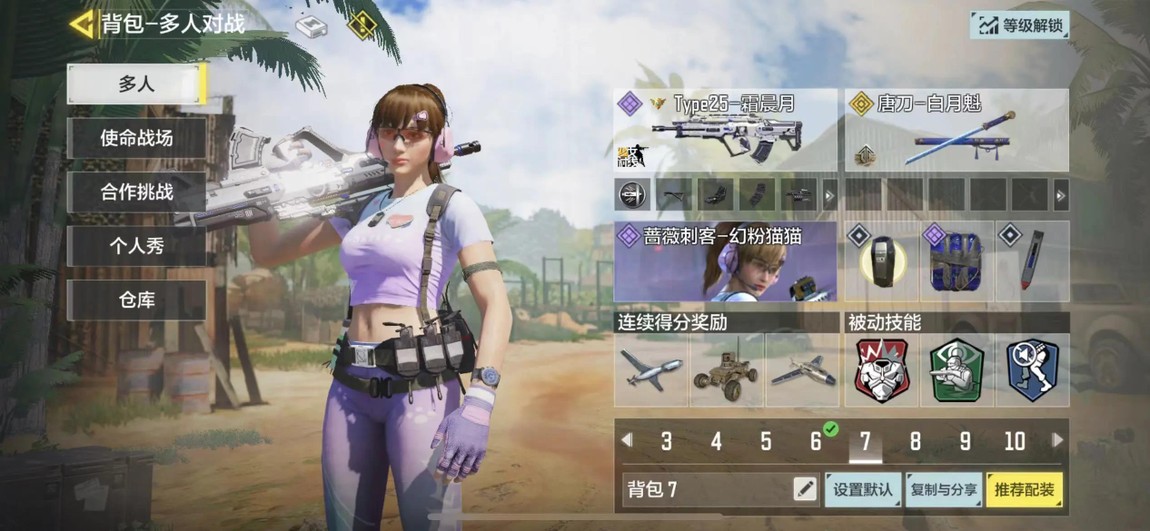Open the 仓库 warehouse tab

tap(137, 300)
